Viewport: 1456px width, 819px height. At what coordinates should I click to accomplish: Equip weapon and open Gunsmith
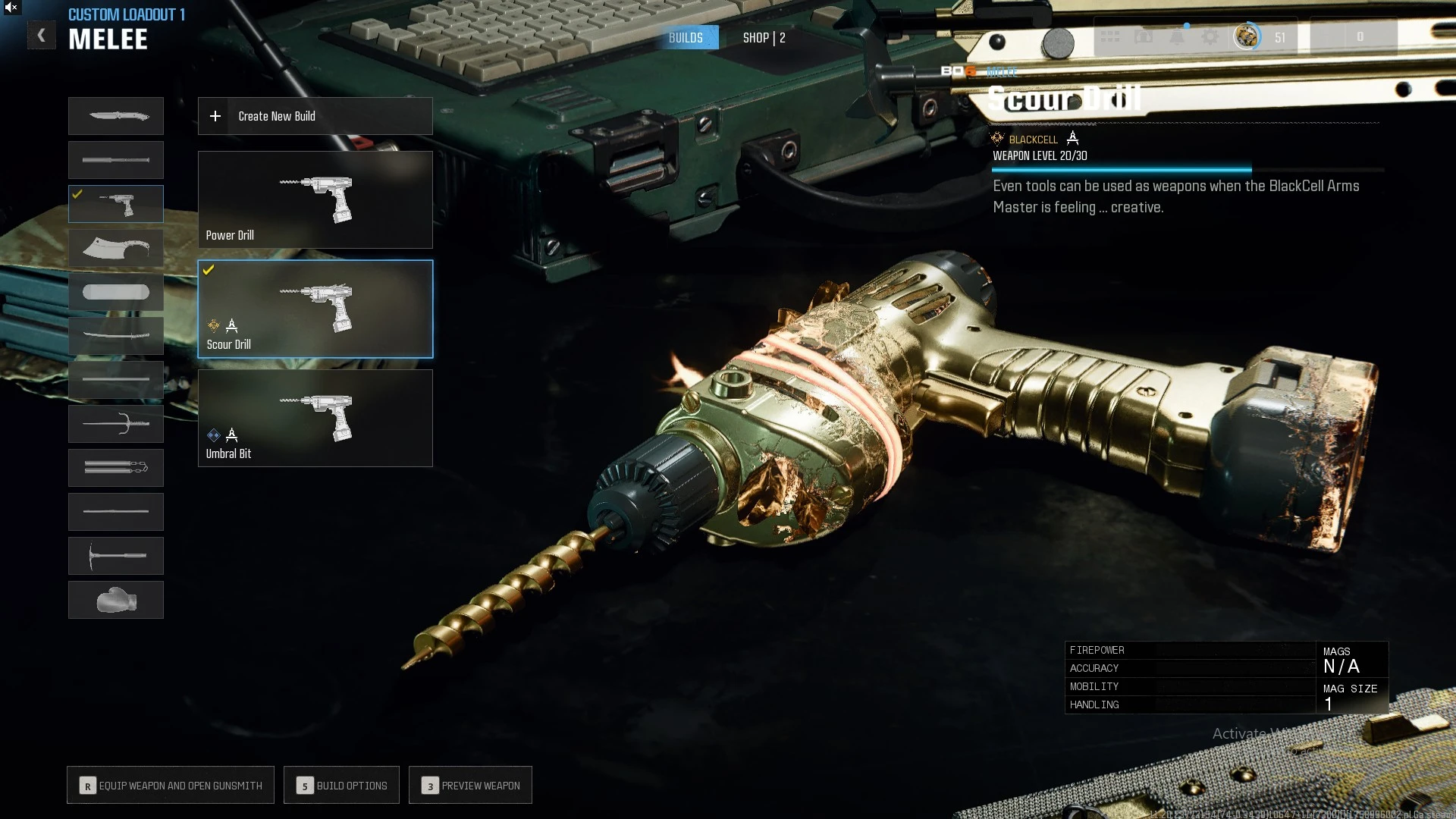[x=171, y=786]
